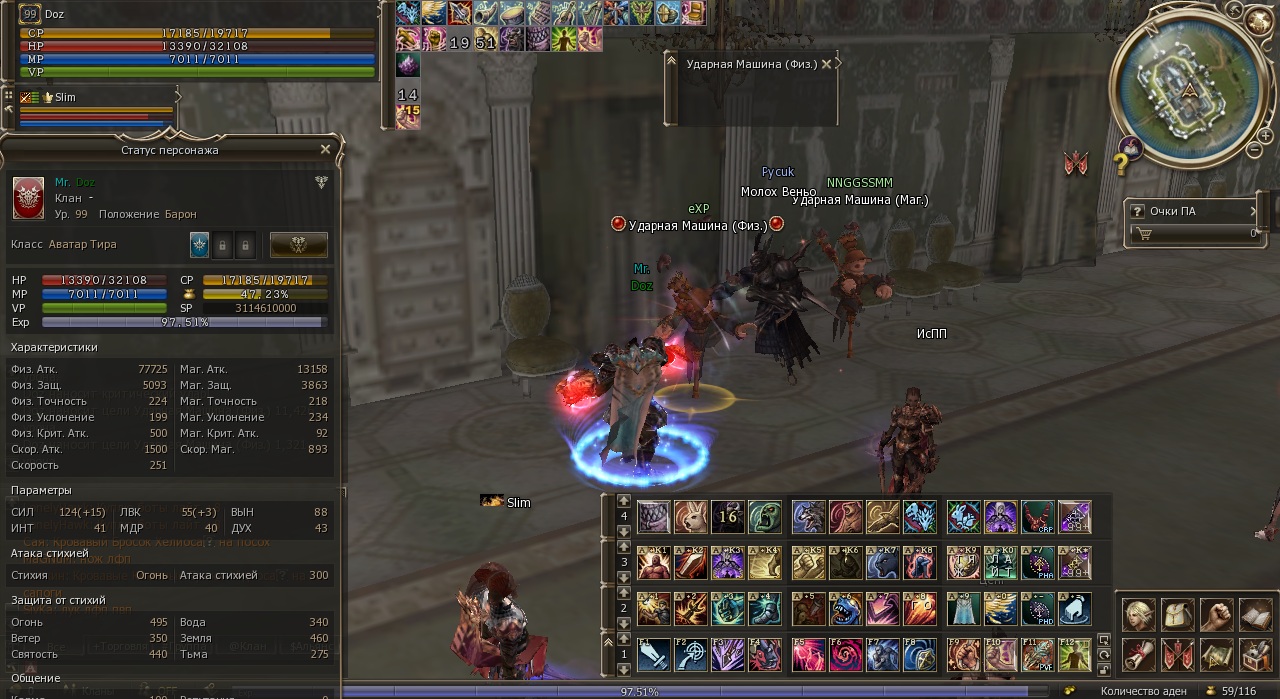This screenshot has width=1280, height=699.
Task: Activate the F6 pink spiral skill
Action: pyautogui.click(x=845, y=655)
